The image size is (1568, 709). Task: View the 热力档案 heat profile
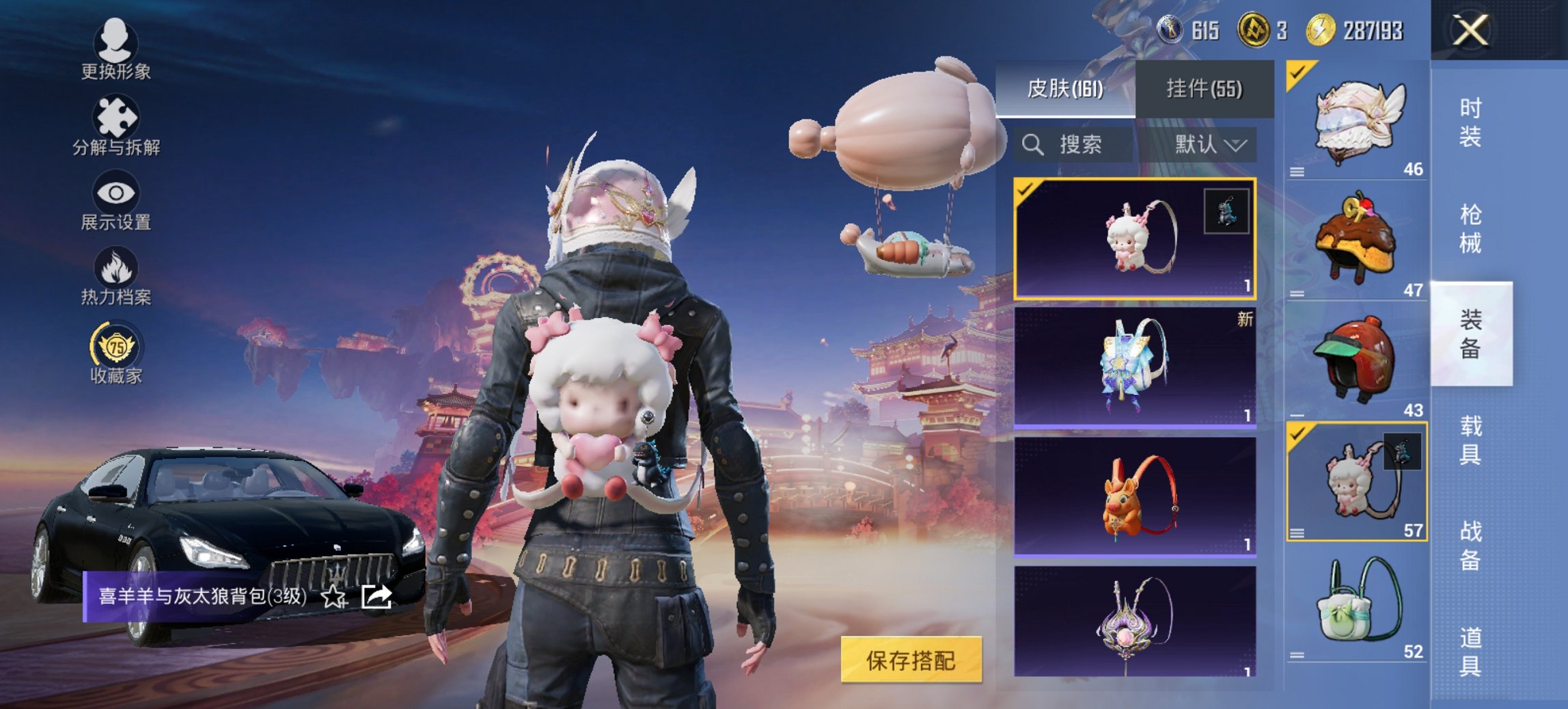[116, 280]
